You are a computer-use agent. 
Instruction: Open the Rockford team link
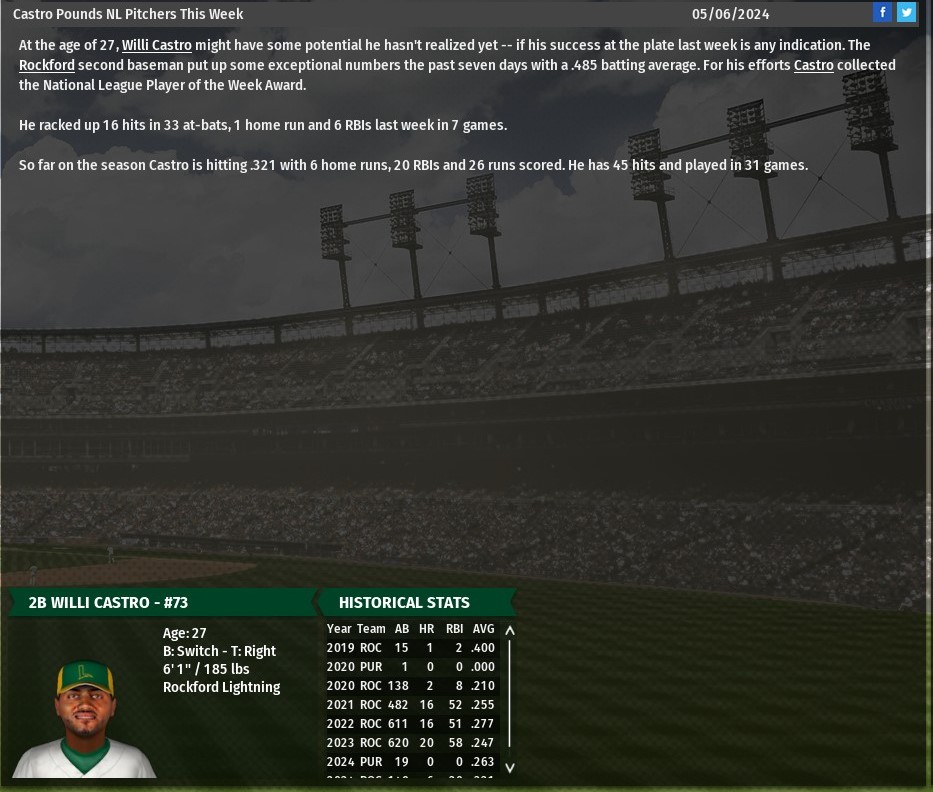(x=47, y=65)
